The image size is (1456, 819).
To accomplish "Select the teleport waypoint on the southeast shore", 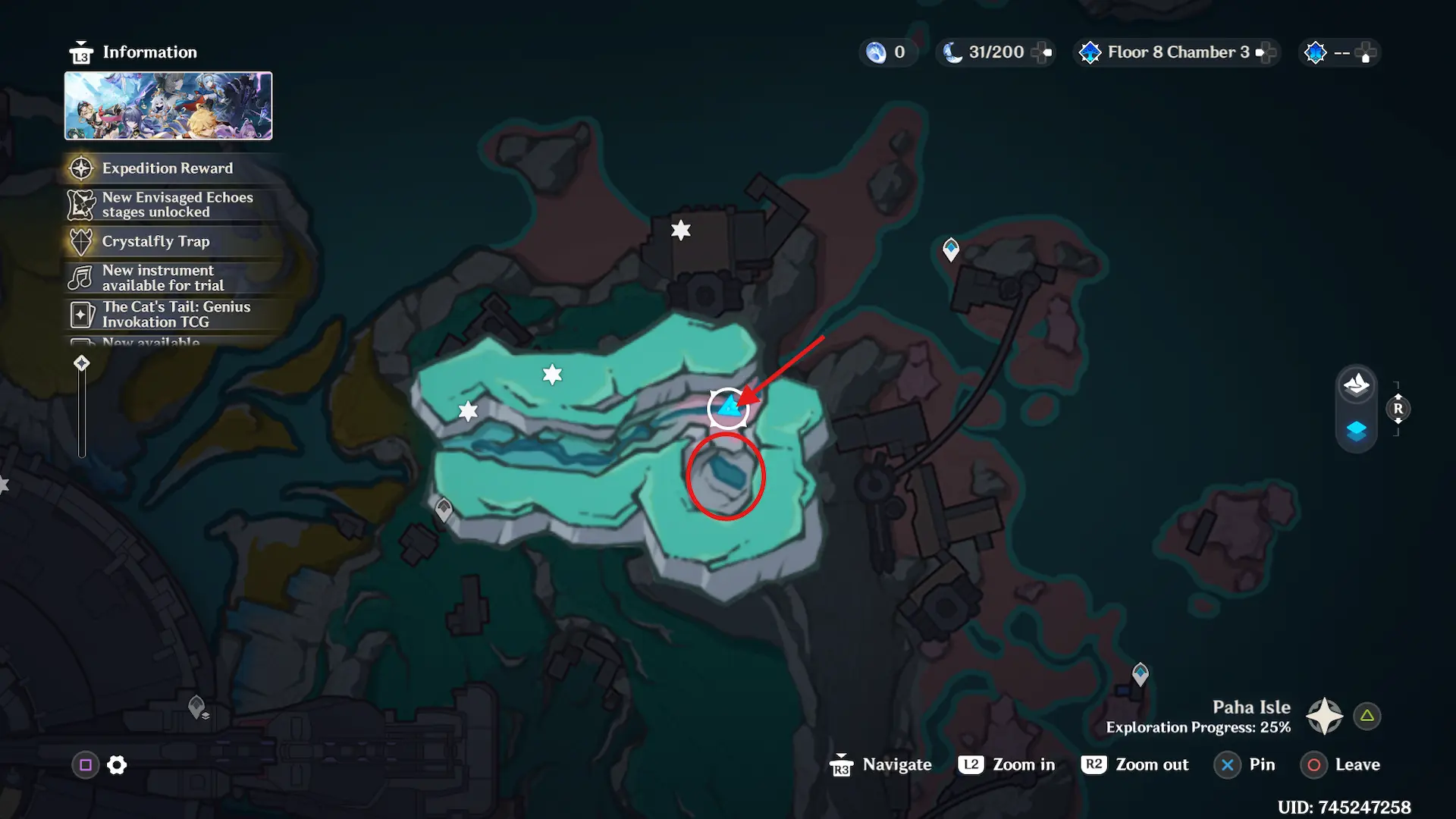I will [x=1141, y=673].
